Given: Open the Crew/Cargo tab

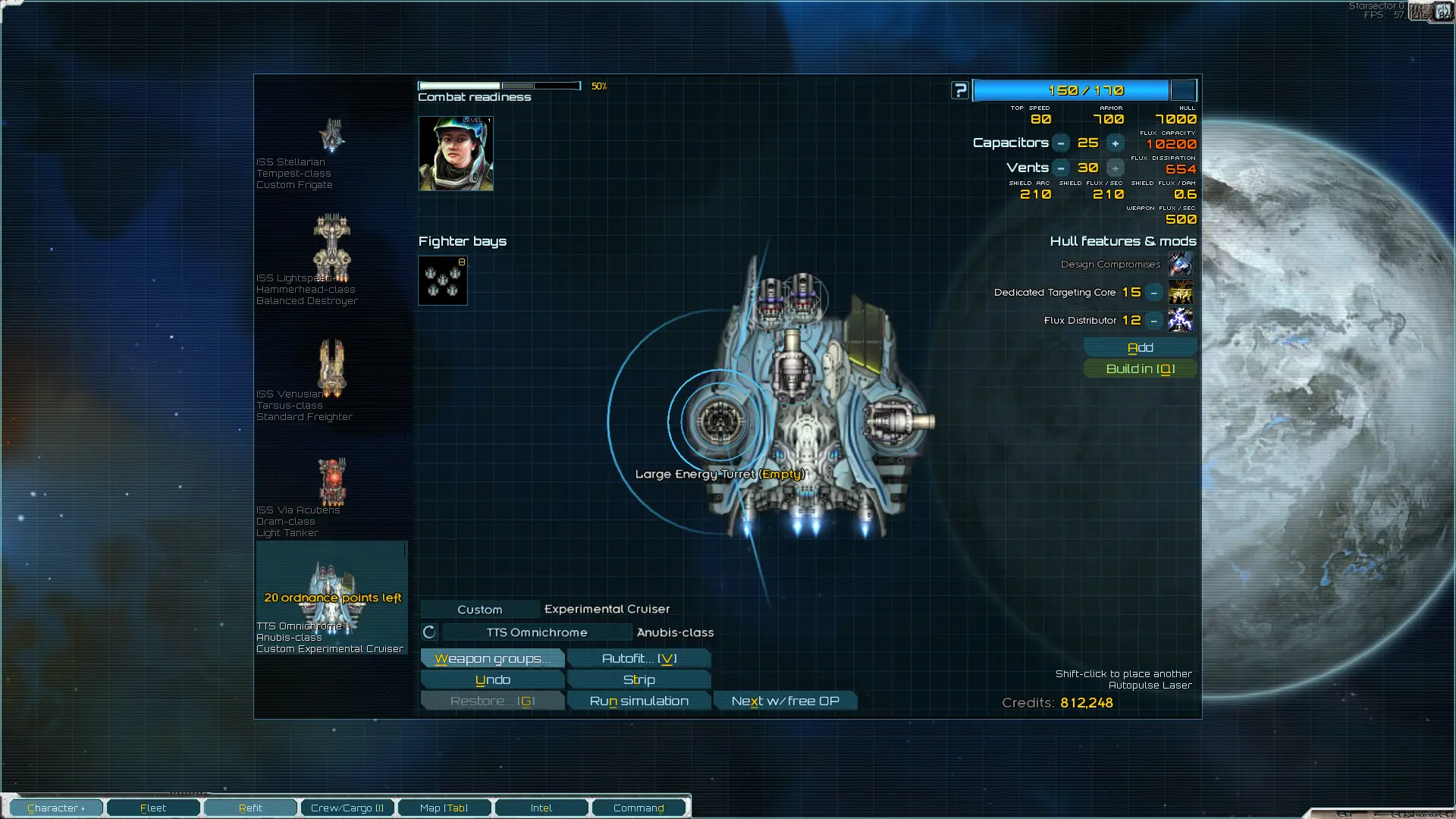Looking at the screenshot, I should tap(347, 808).
